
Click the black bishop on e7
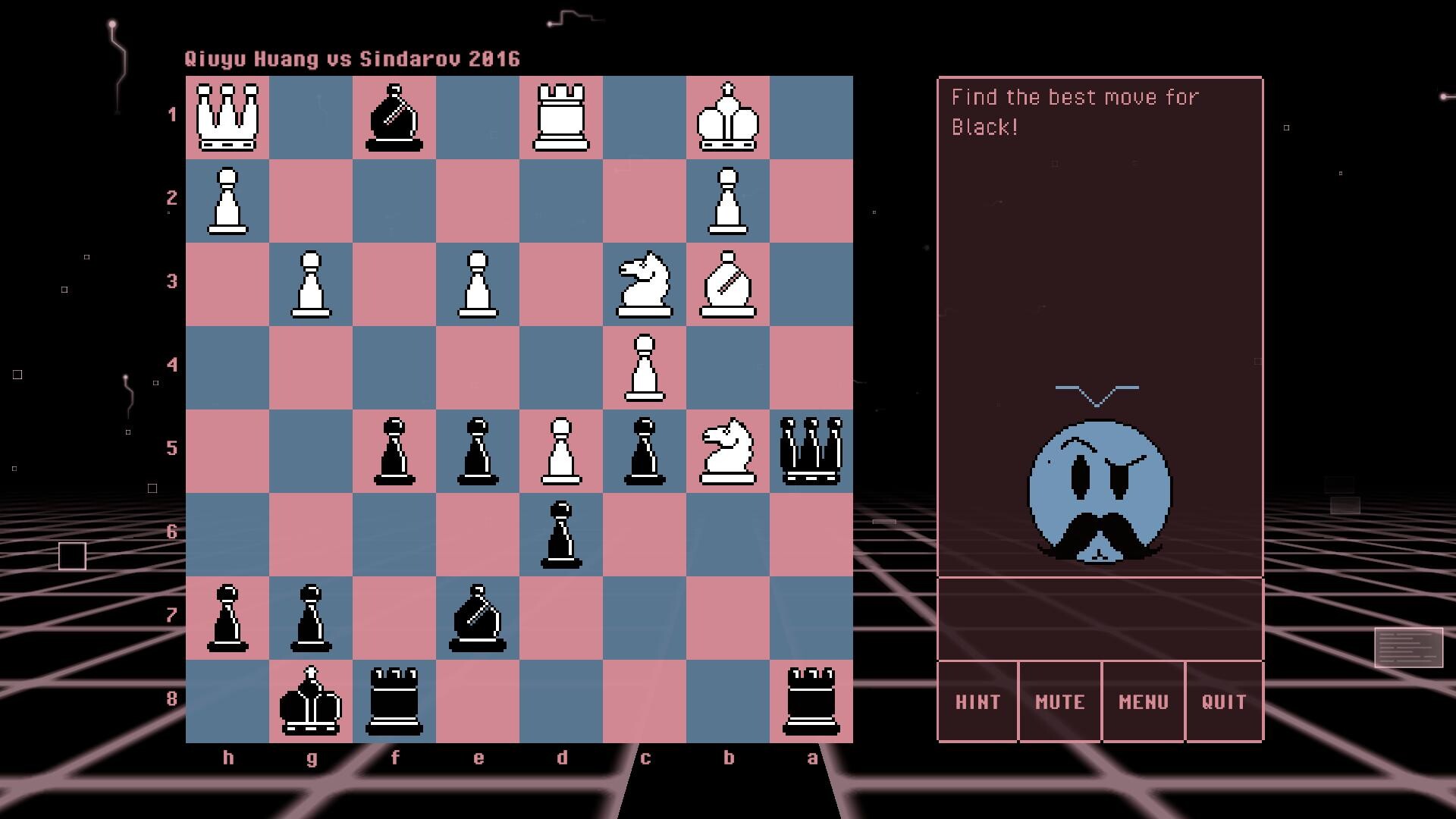click(478, 618)
